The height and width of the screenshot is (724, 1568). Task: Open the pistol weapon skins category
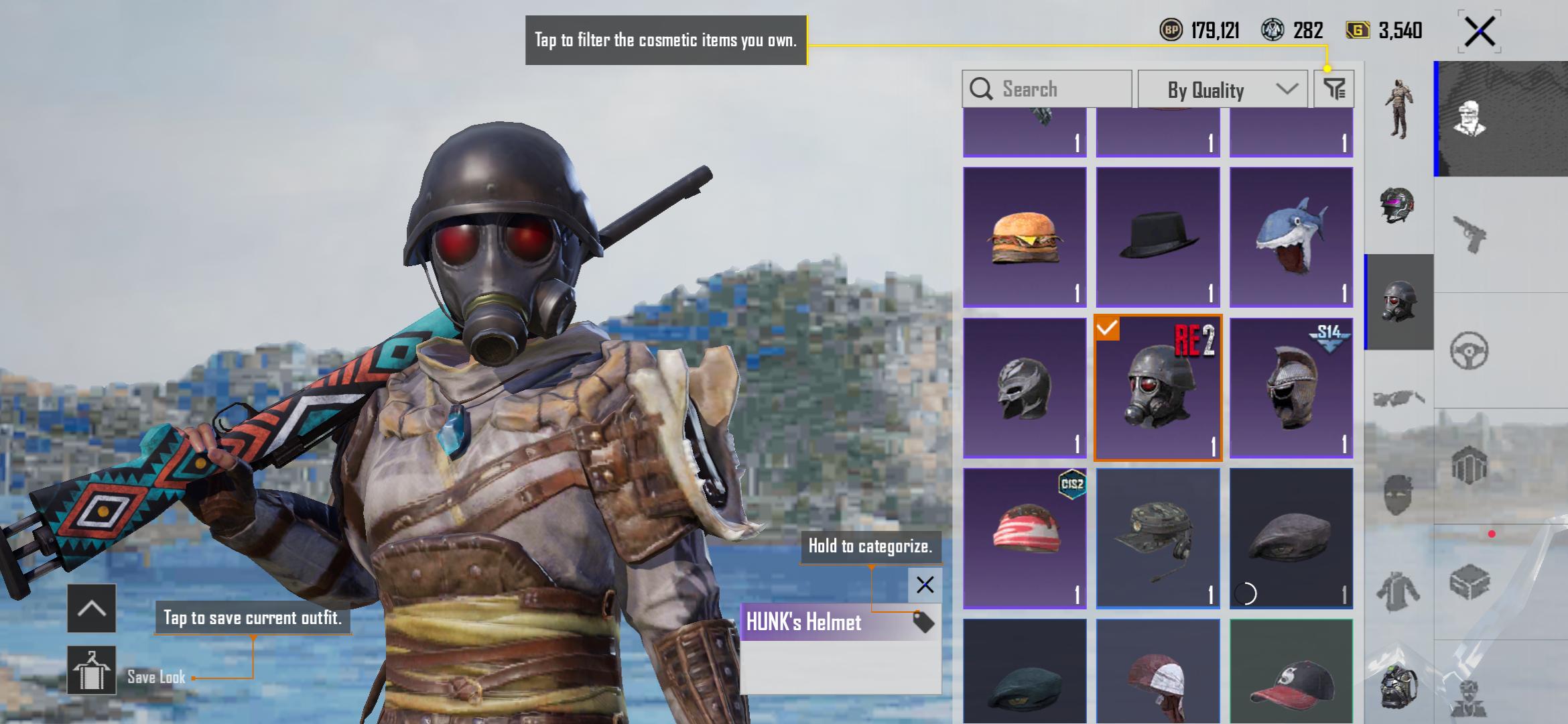(1469, 235)
